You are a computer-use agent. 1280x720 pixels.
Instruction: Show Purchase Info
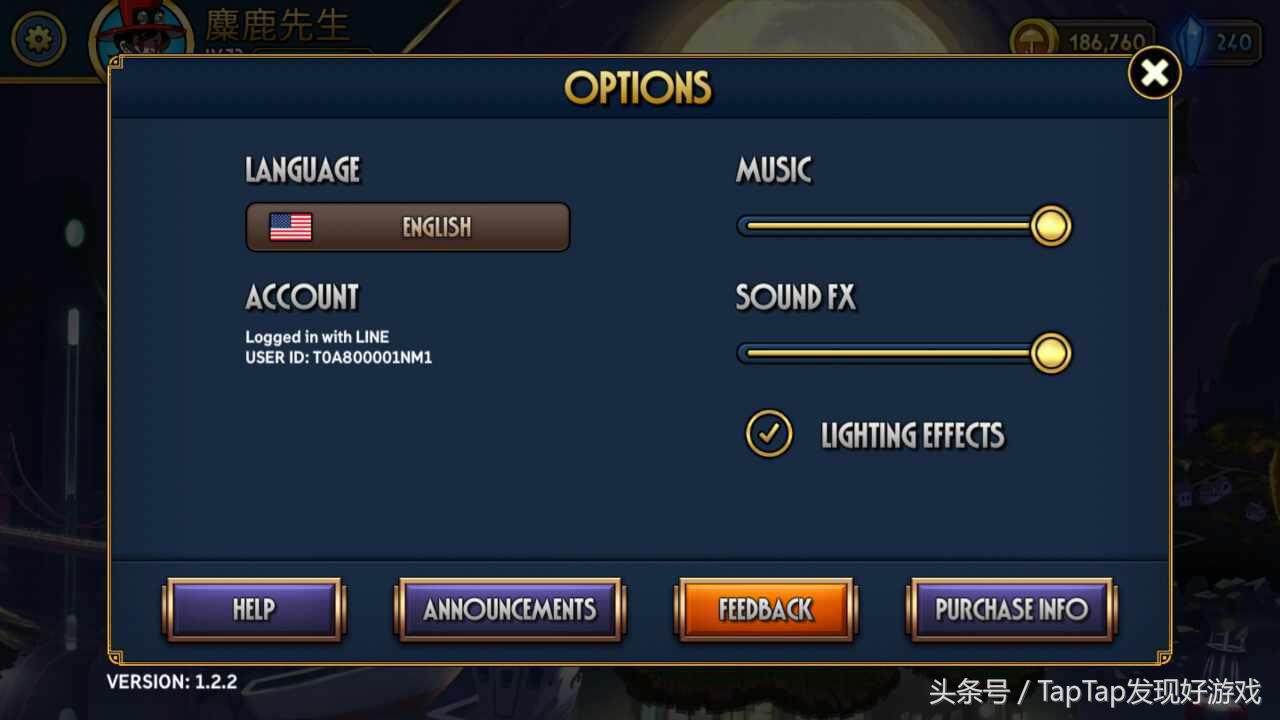(x=1011, y=609)
